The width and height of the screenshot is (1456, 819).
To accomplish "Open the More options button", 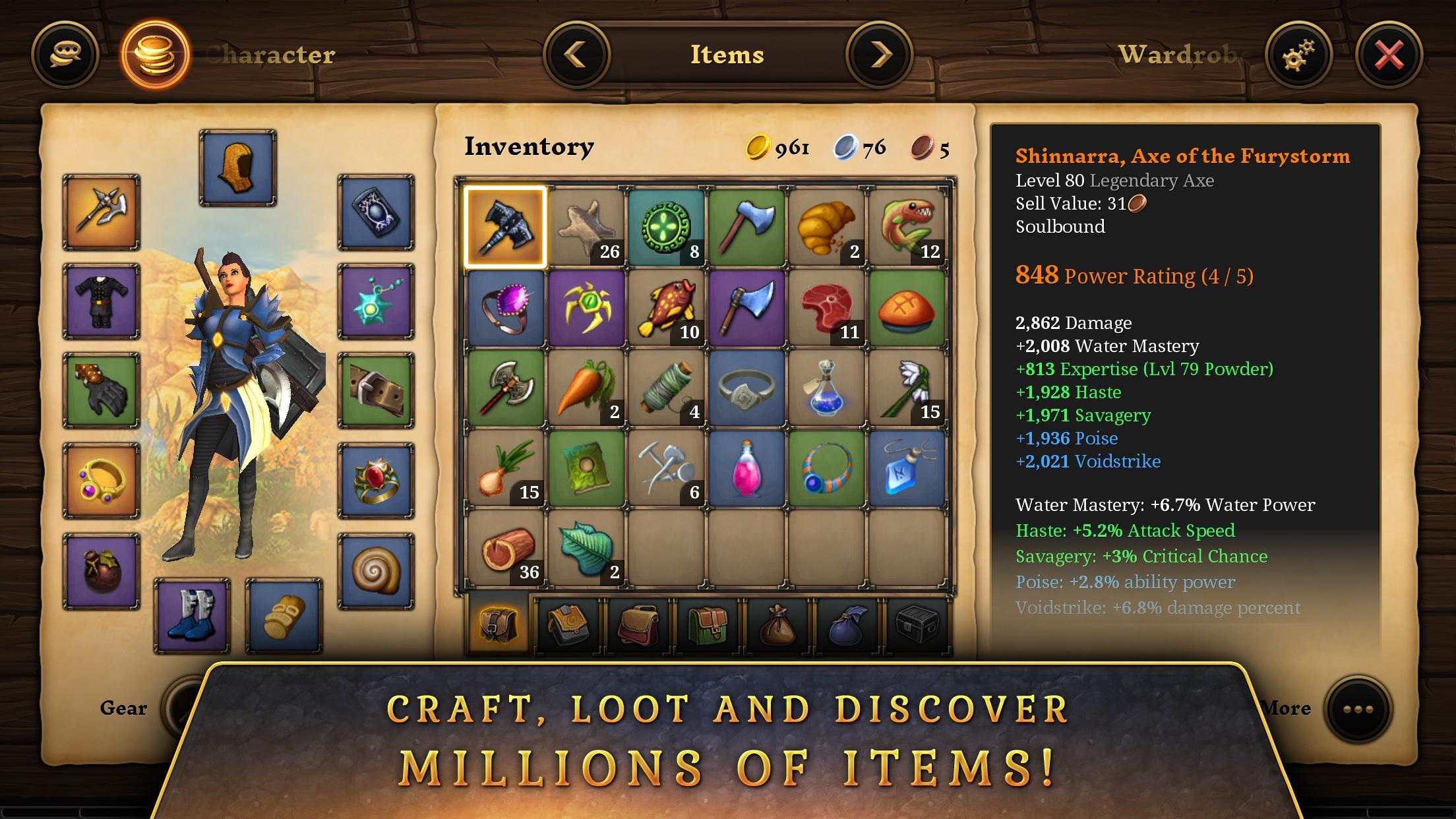I will 1358,709.
